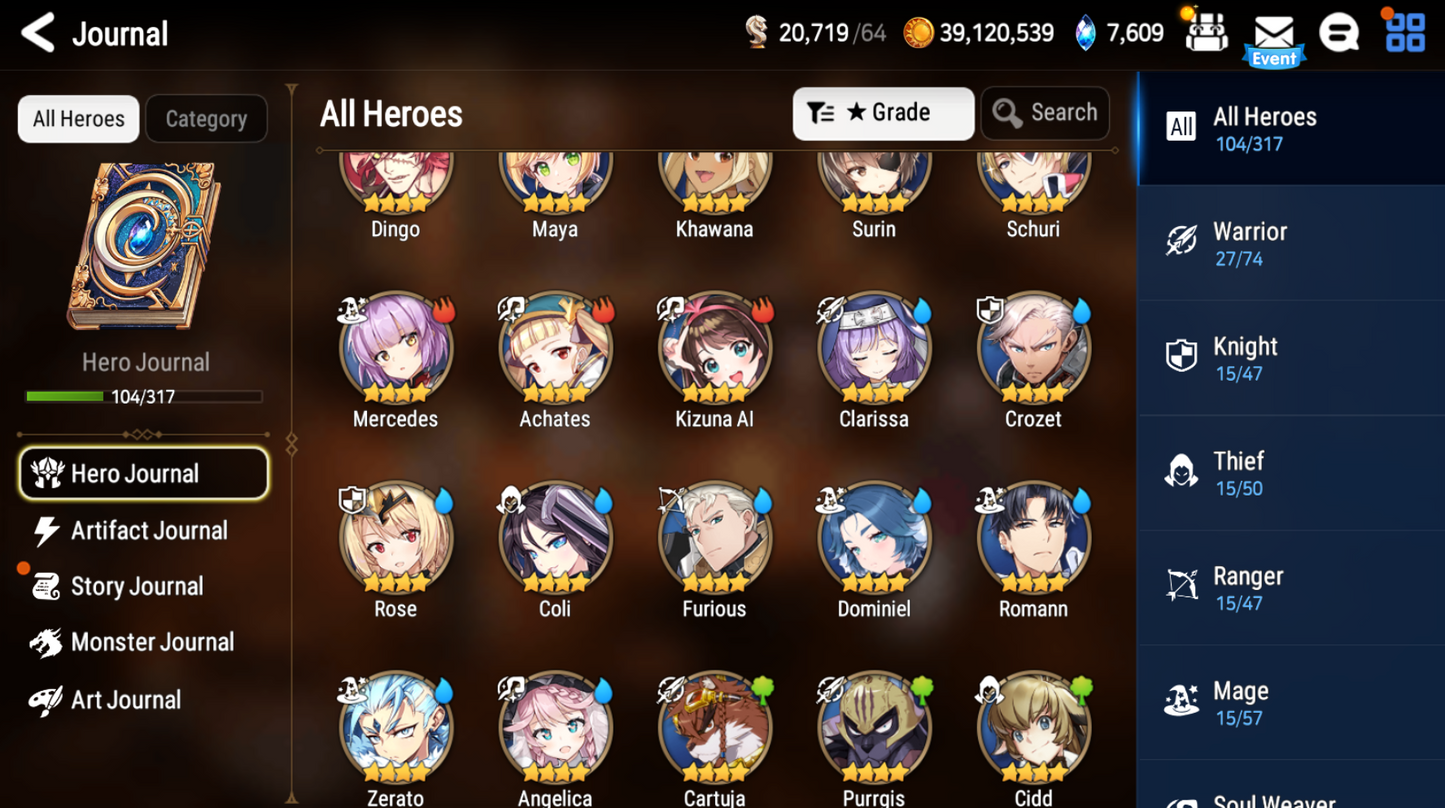The height and width of the screenshot is (808, 1445).
Task: Go back using the back arrow
Action: (36, 32)
